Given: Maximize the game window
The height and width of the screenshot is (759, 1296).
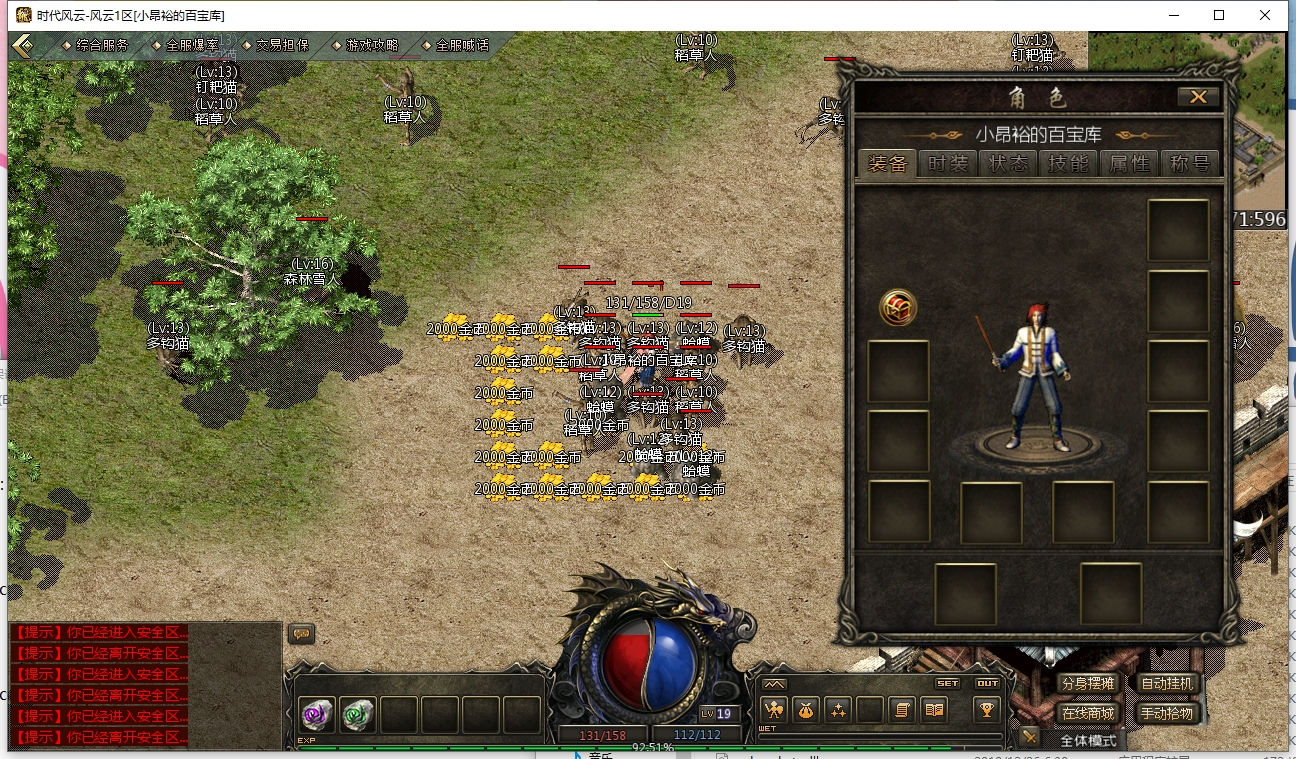Looking at the screenshot, I should (x=1219, y=15).
